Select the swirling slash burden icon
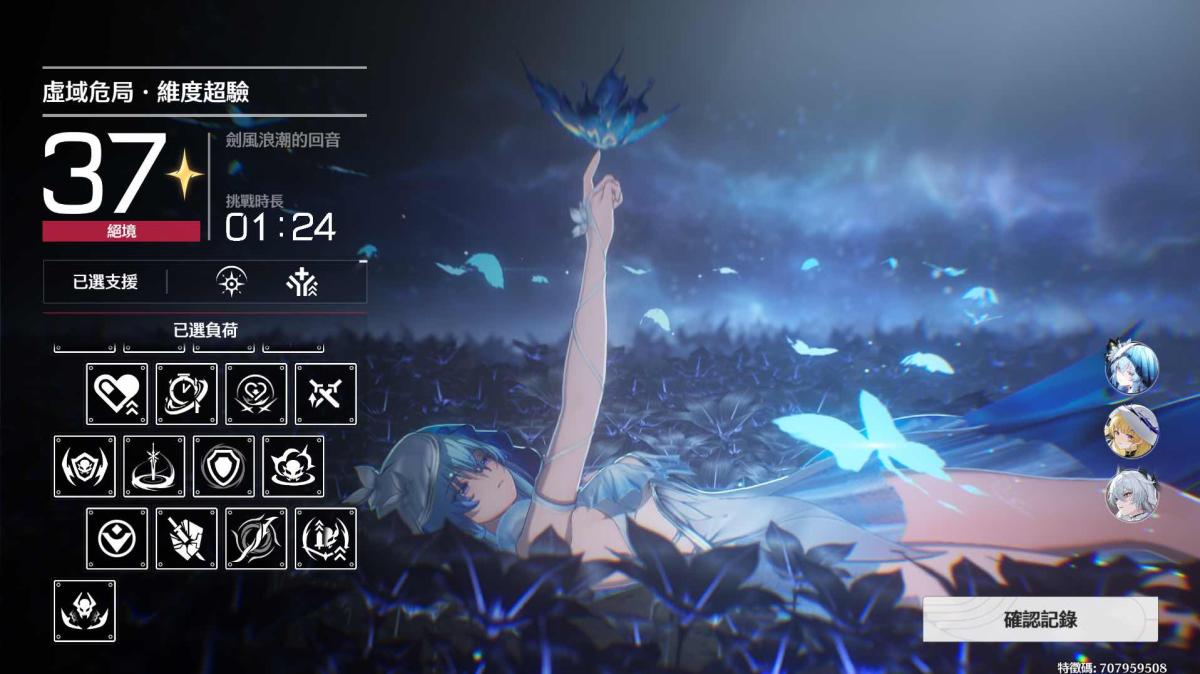Viewport: 1200px width, 674px height. coord(256,538)
